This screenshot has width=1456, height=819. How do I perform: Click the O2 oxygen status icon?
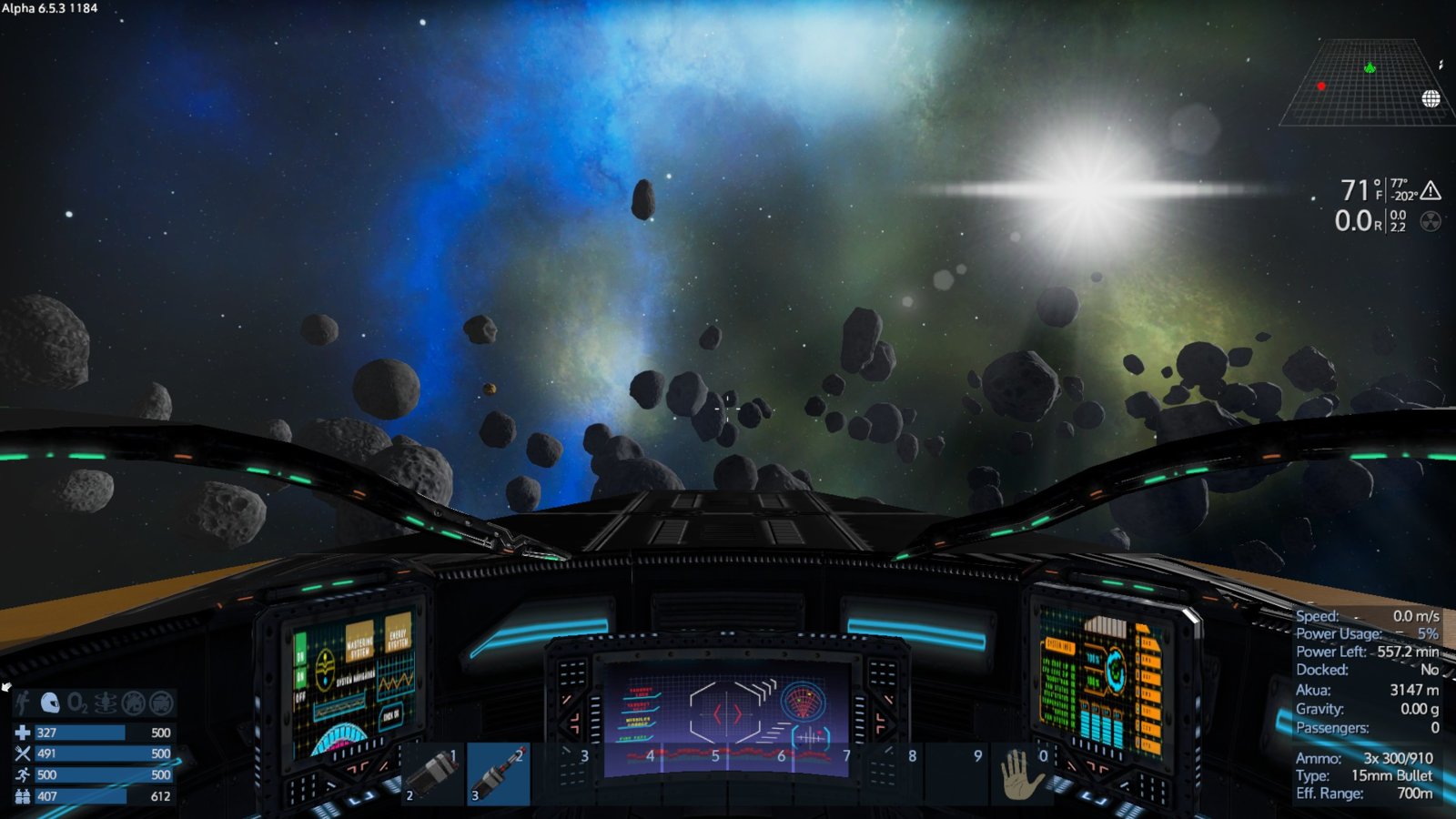pyautogui.click(x=77, y=703)
